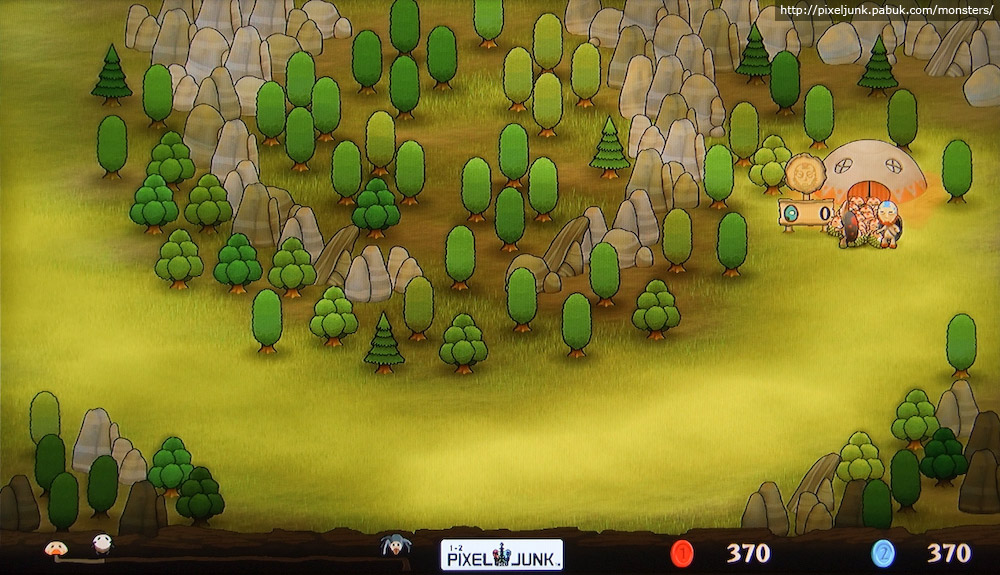The width and height of the screenshot is (1000, 575).
Task: Click the PixelJunk 1-2 logo badge
Action: [501, 554]
